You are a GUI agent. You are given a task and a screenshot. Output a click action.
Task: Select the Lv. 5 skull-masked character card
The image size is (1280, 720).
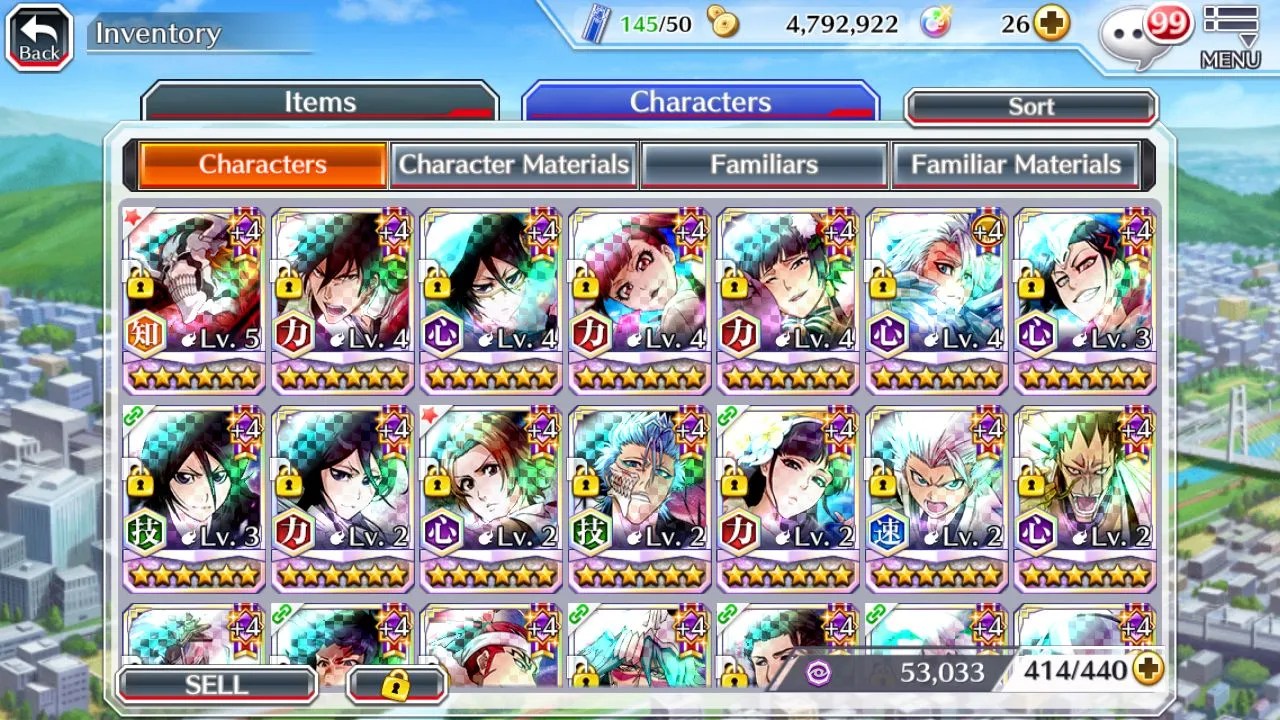coord(194,300)
